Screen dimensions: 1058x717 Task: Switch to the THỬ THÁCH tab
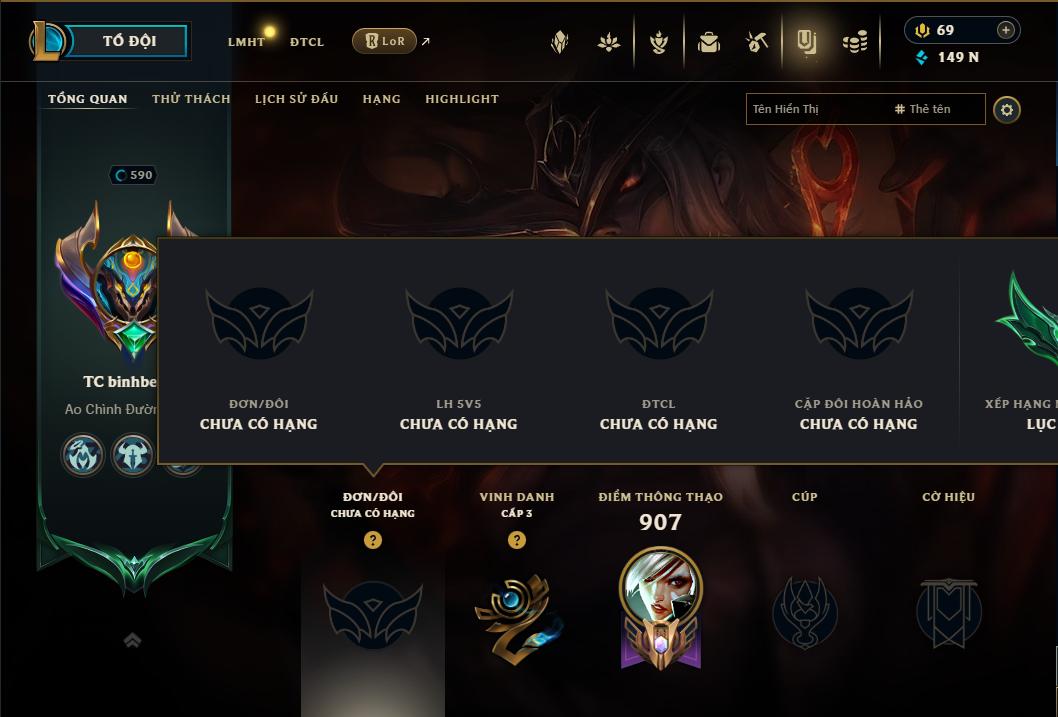point(191,99)
